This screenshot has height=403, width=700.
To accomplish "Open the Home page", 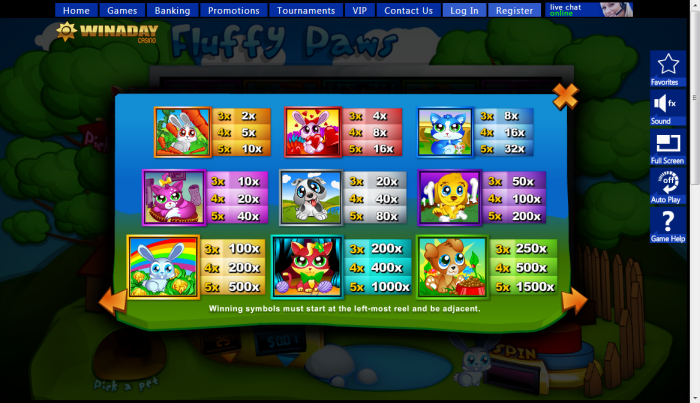I will [76, 11].
